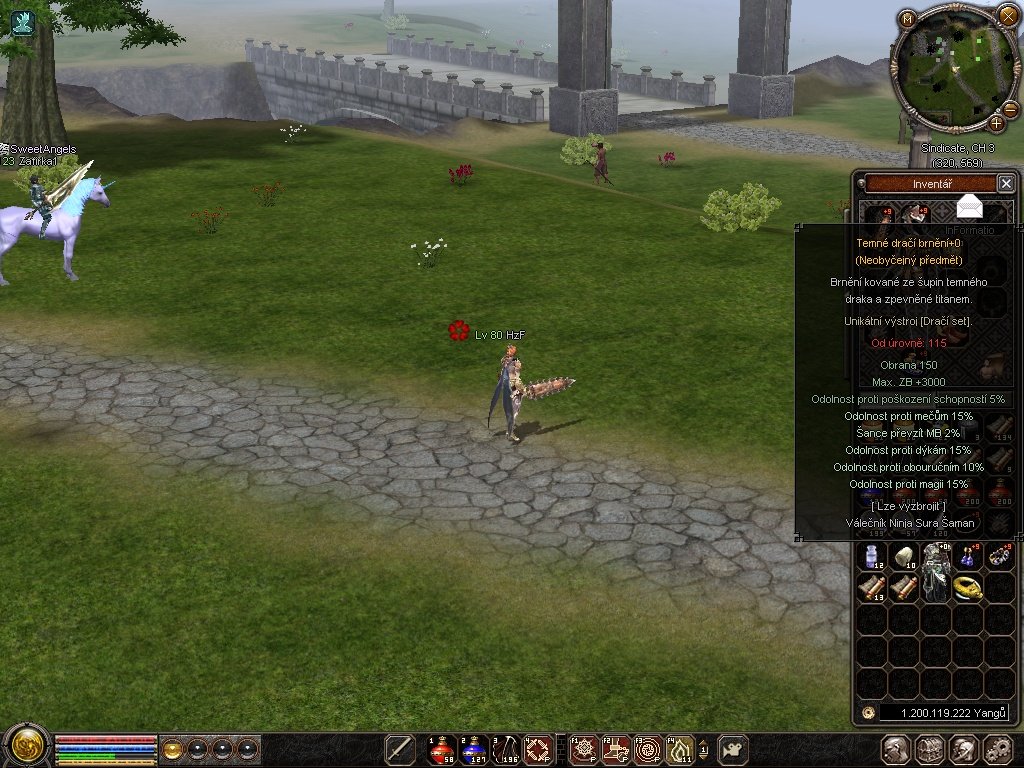
Task: Toggle the camera view icon
Action: pos(735,749)
